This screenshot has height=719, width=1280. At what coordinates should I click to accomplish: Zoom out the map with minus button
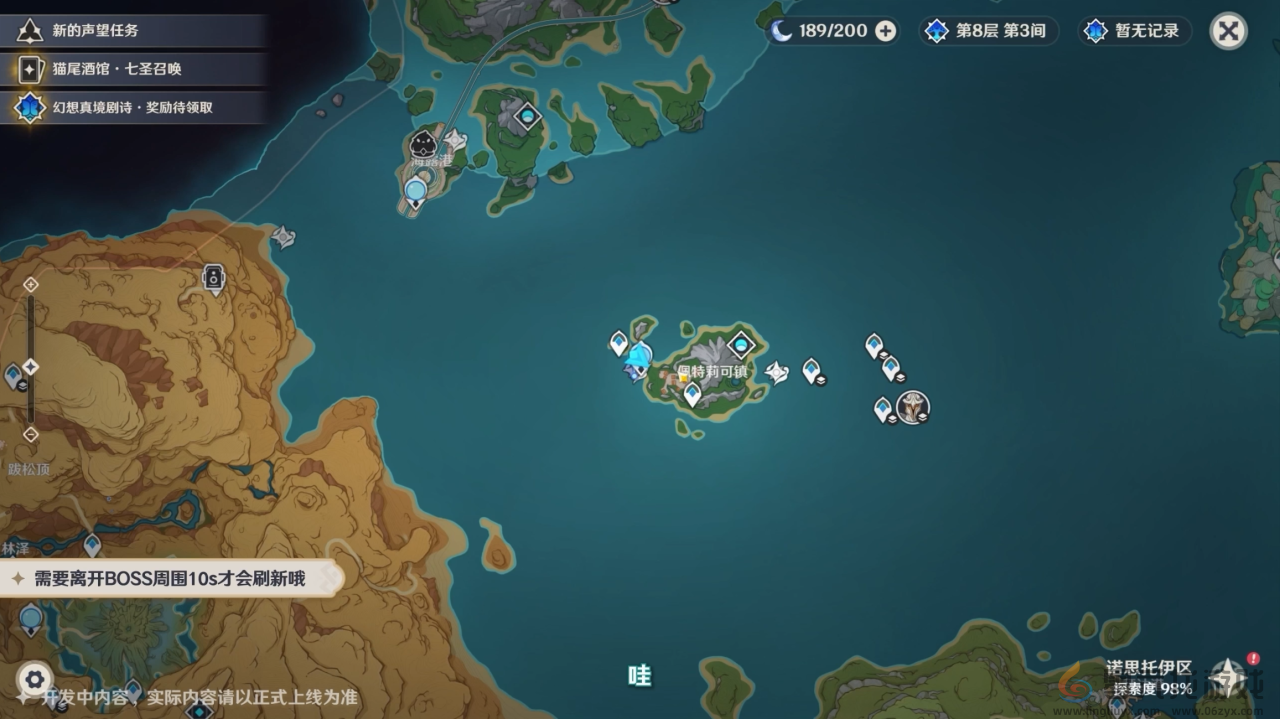pyautogui.click(x=31, y=434)
